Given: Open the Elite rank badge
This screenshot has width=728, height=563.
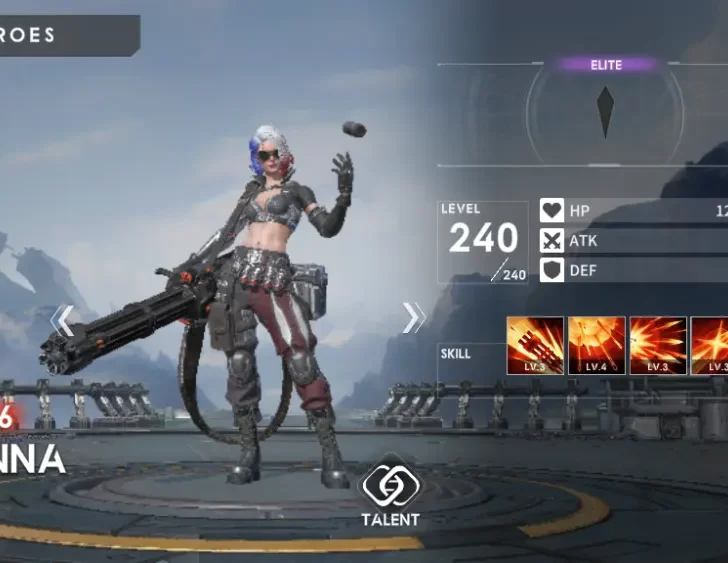Looking at the screenshot, I should tap(605, 66).
